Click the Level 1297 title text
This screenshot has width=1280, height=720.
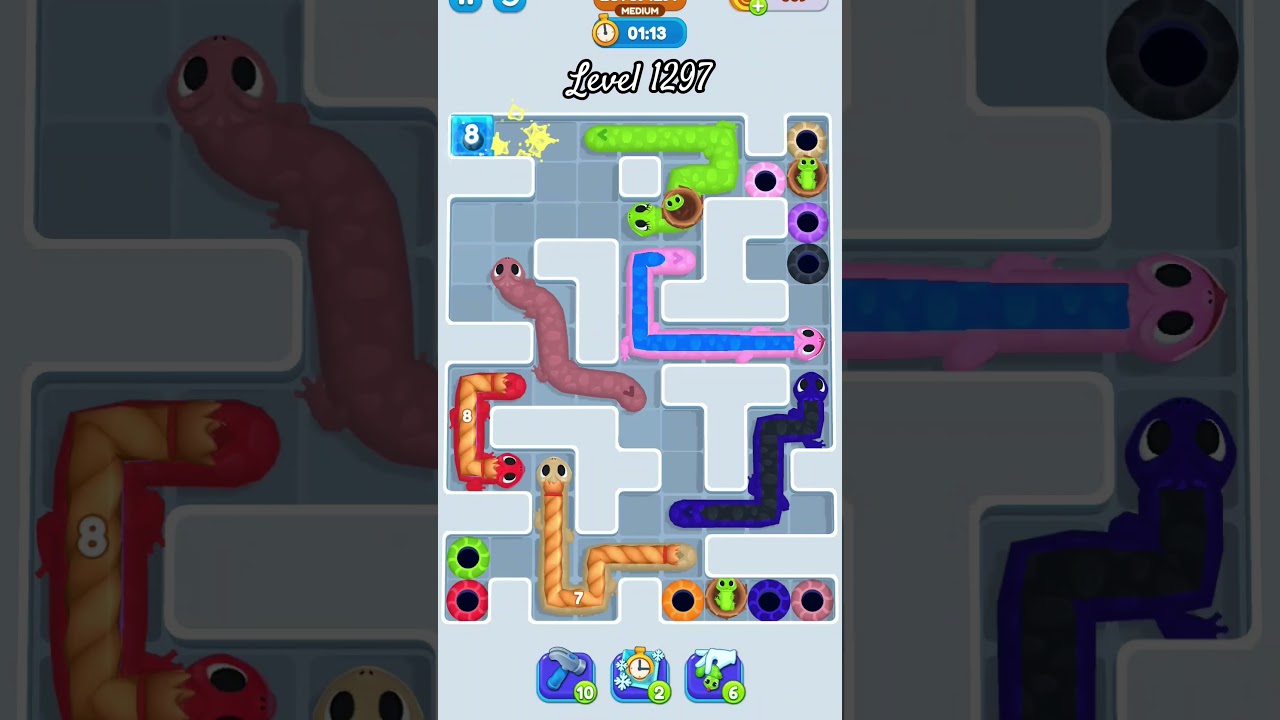639,78
